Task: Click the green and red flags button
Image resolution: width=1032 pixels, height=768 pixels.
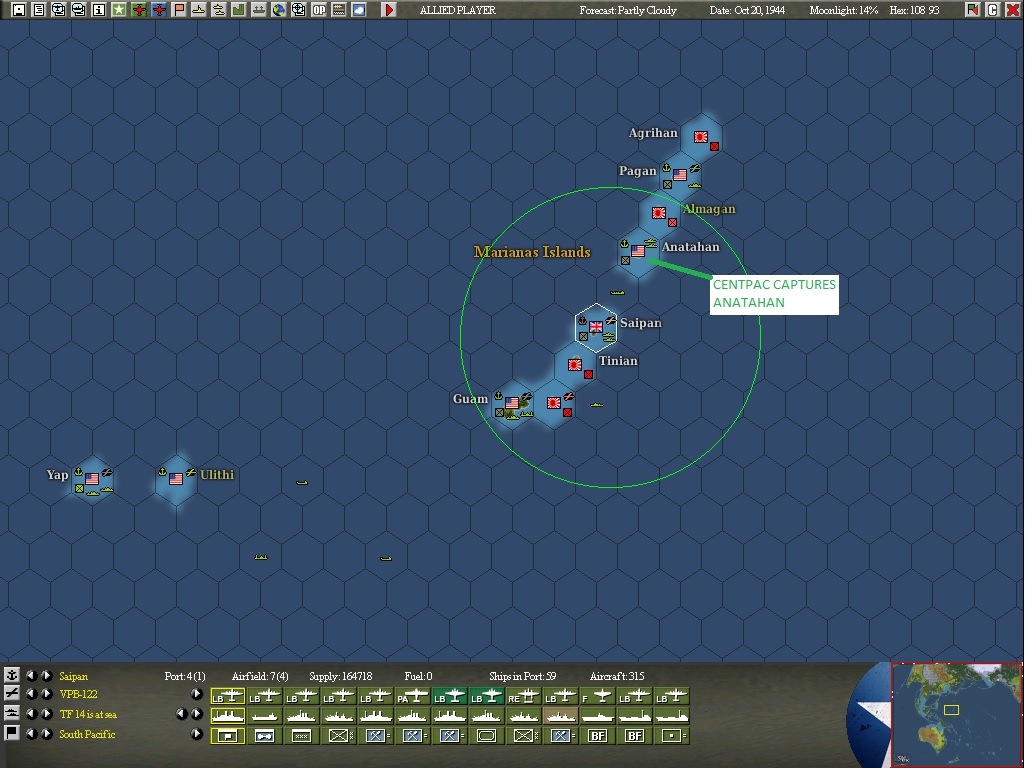Action: 973,10
